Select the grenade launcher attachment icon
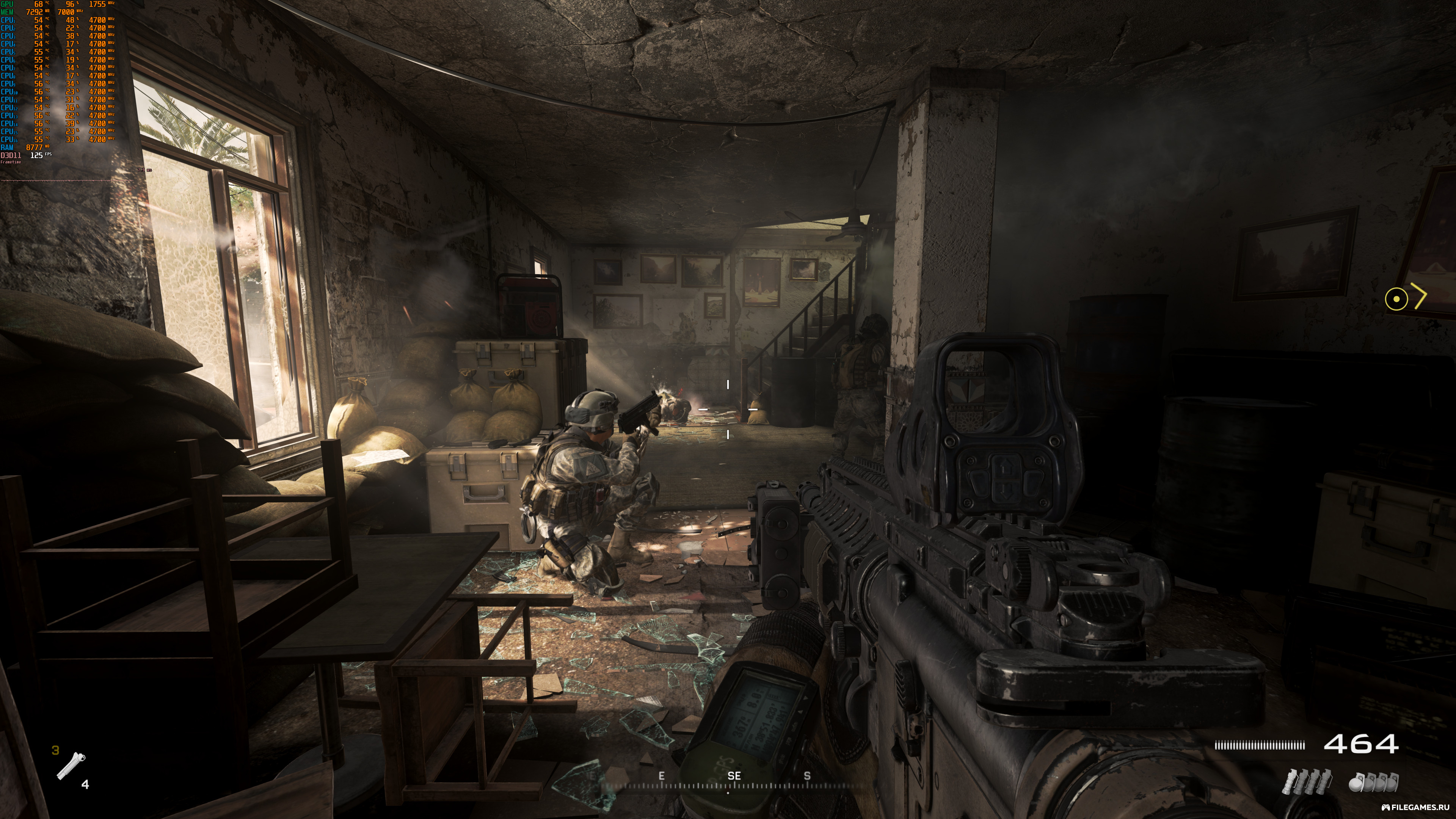Screen dimensions: 1456x819 71,766
